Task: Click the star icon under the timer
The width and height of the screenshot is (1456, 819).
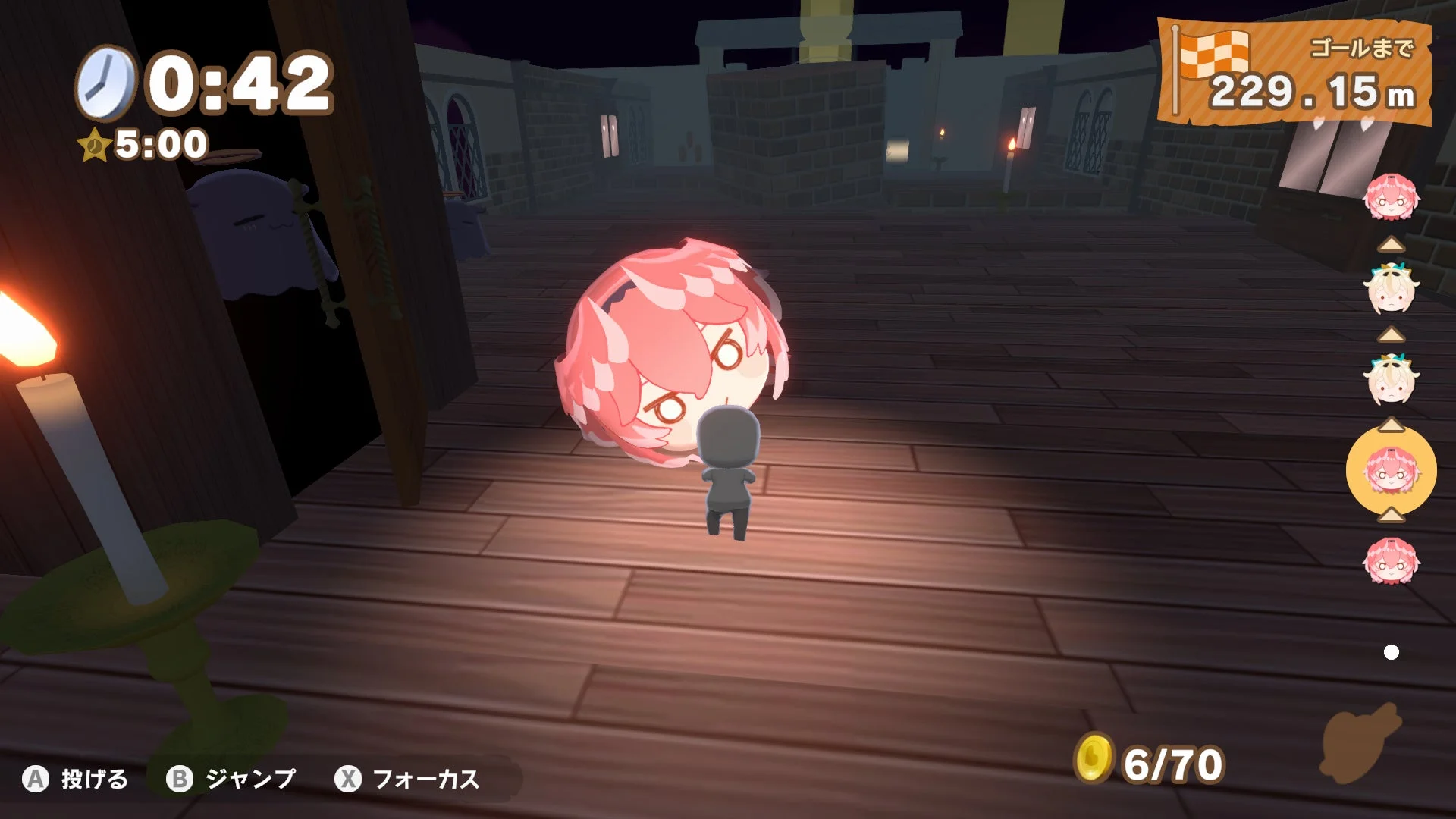Action: pyautogui.click(x=95, y=143)
